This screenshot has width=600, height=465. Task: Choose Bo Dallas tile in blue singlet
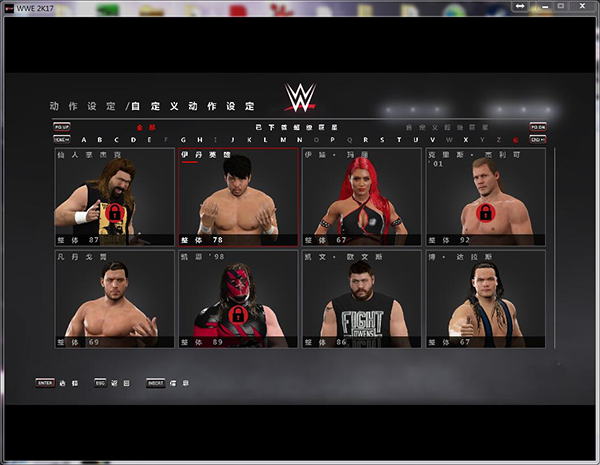[485, 298]
